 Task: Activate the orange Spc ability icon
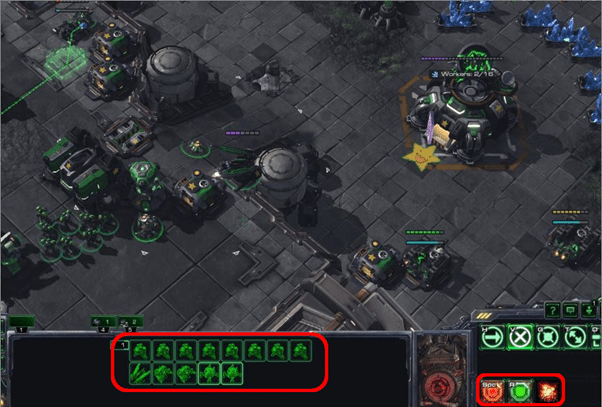point(492,390)
